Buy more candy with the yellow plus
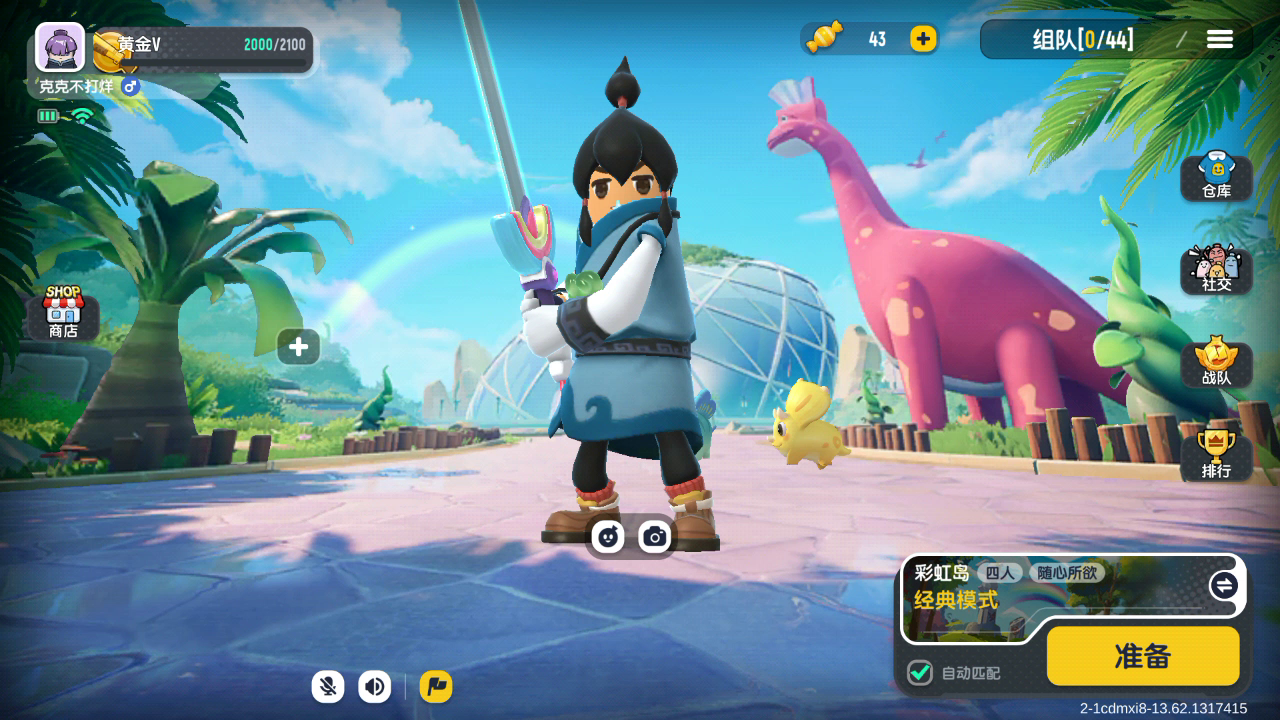This screenshot has height=720, width=1280. tap(923, 39)
